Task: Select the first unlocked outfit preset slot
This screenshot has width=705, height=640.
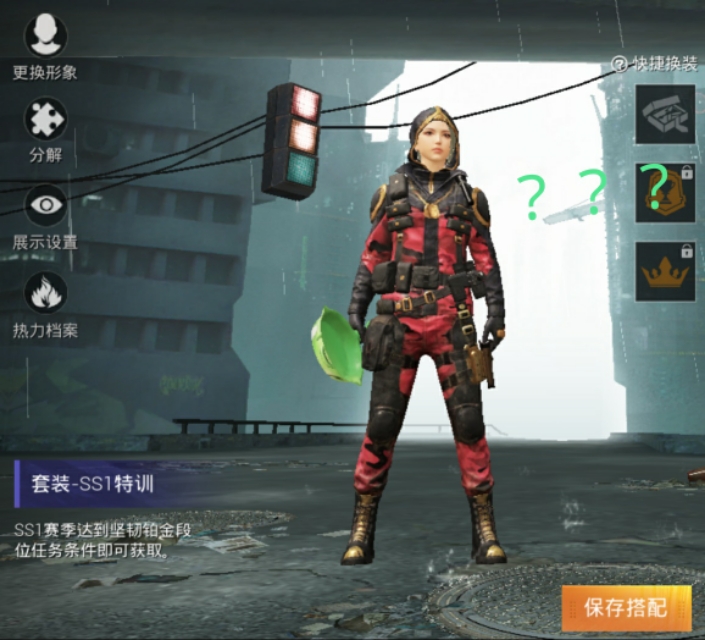Action: click(x=665, y=115)
